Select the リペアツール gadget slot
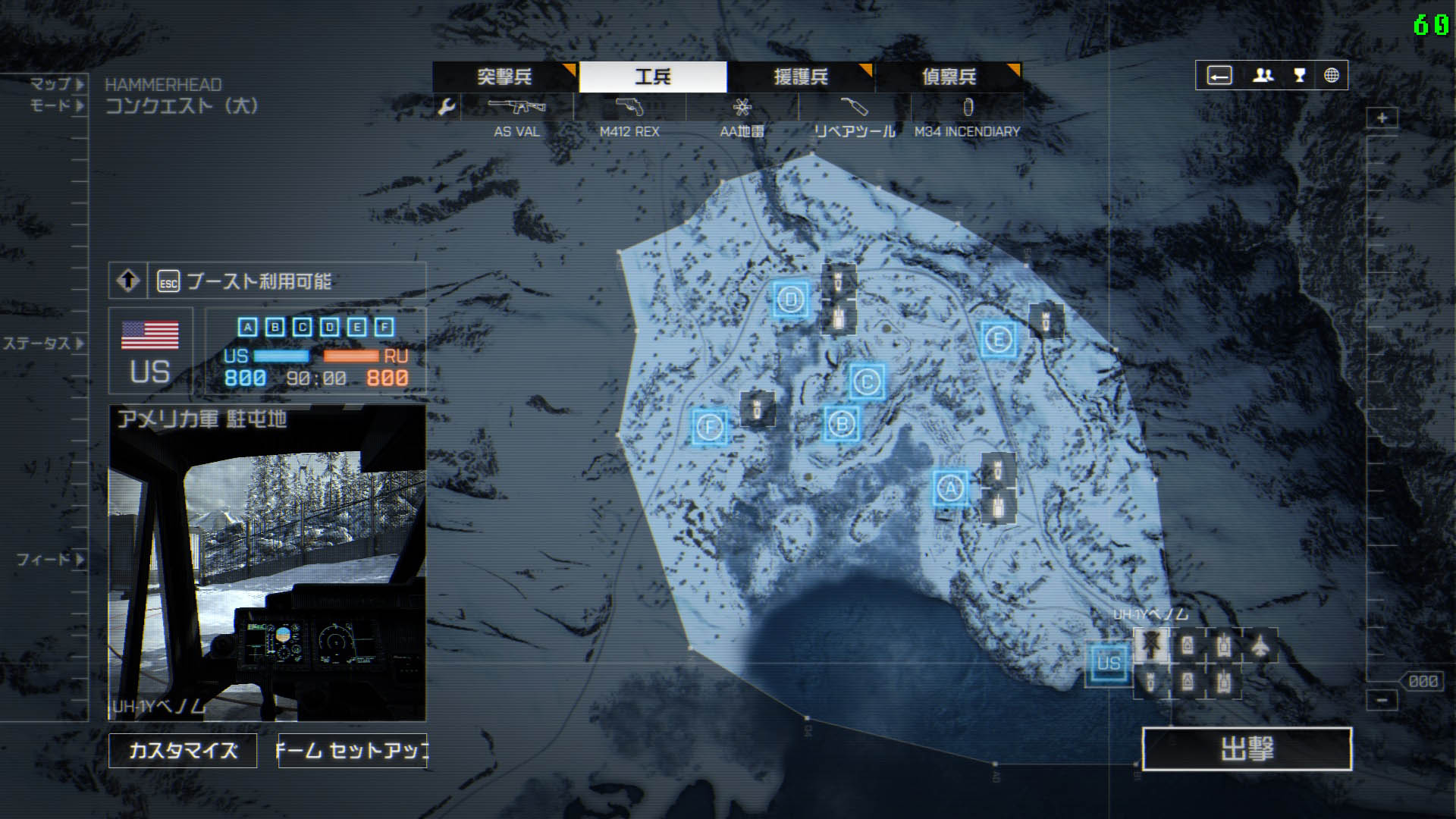 (x=854, y=108)
